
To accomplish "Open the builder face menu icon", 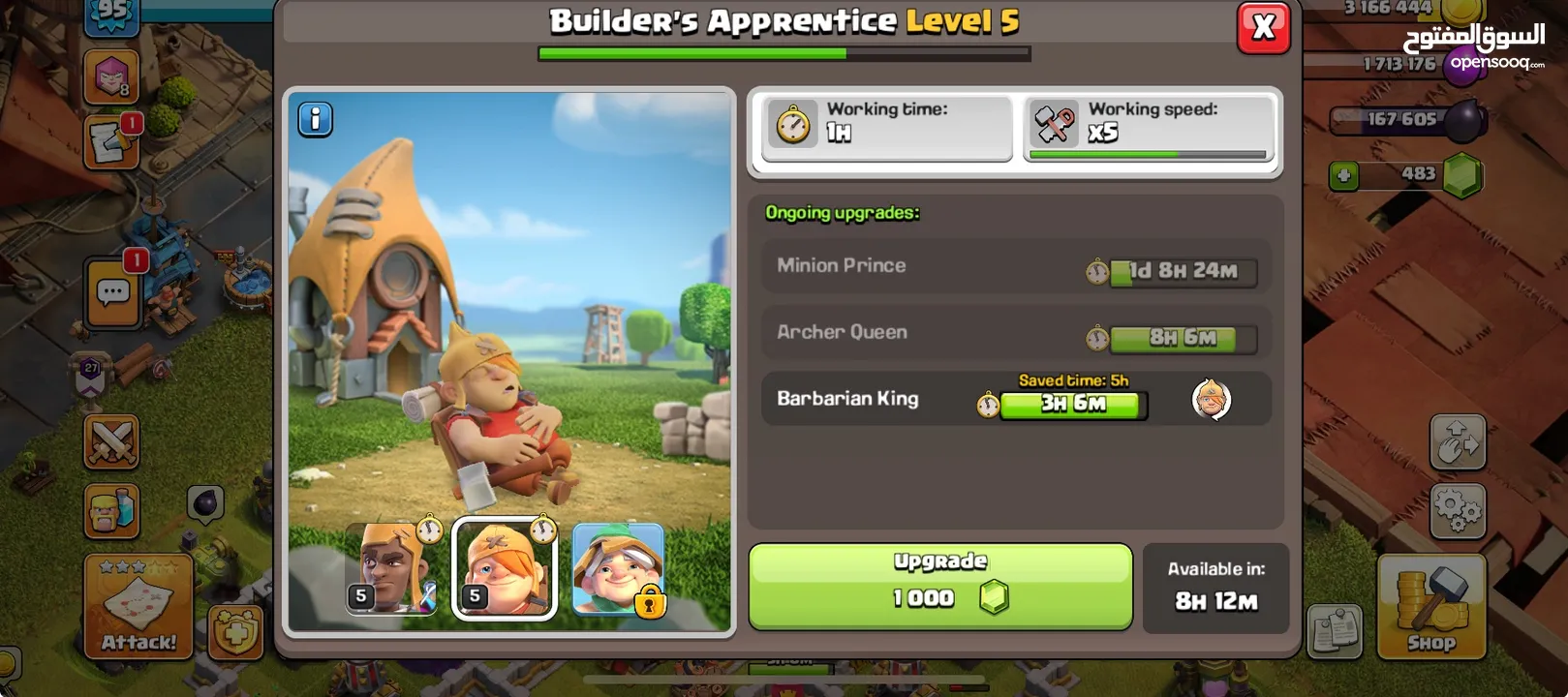I will pos(112,510).
